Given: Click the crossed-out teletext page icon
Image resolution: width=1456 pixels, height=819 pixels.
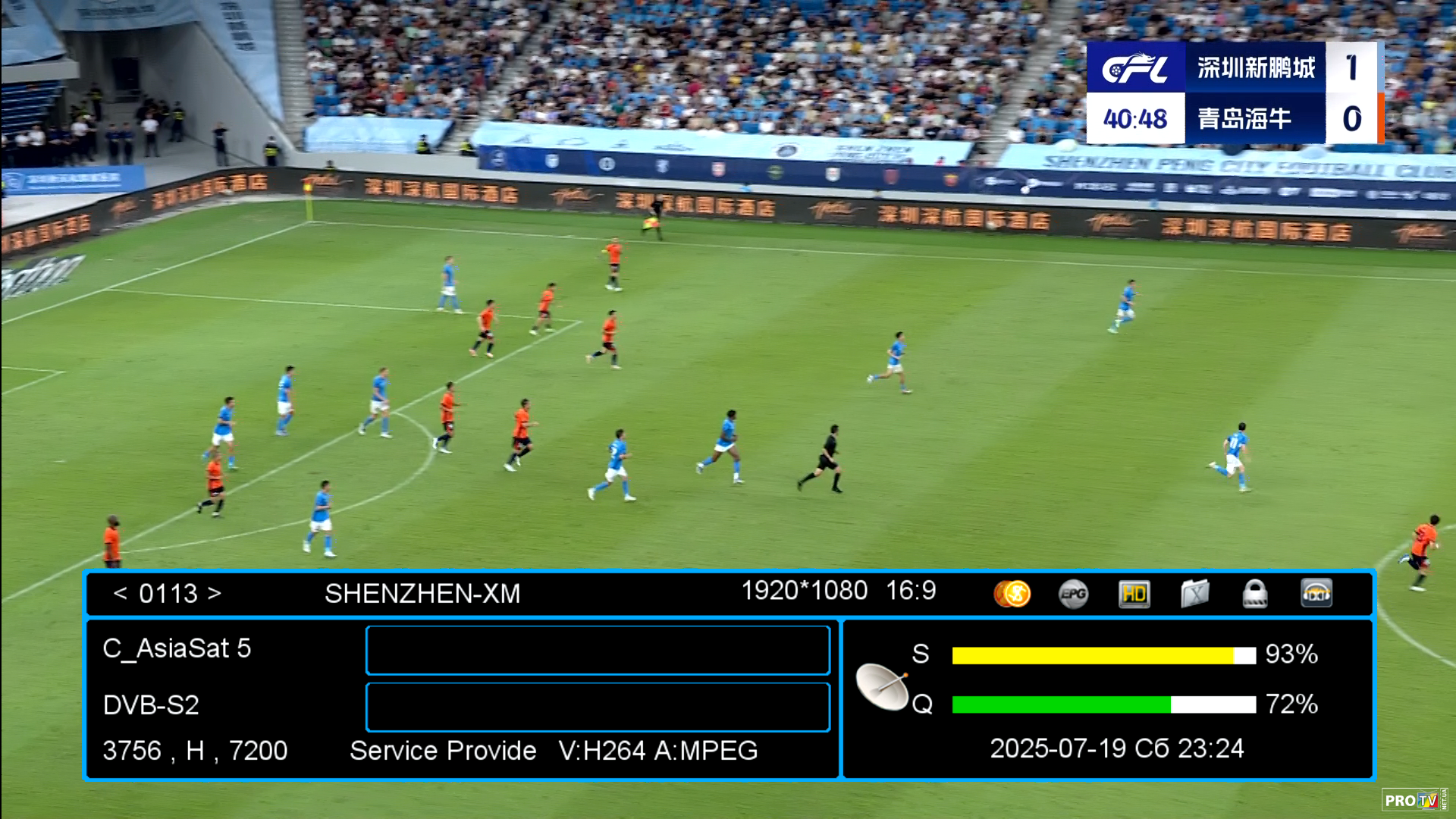Looking at the screenshot, I should (1194, 594).
